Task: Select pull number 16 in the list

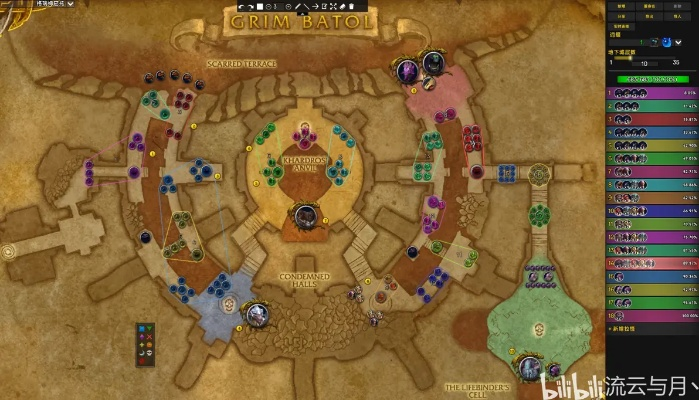Action: [652, 289]
